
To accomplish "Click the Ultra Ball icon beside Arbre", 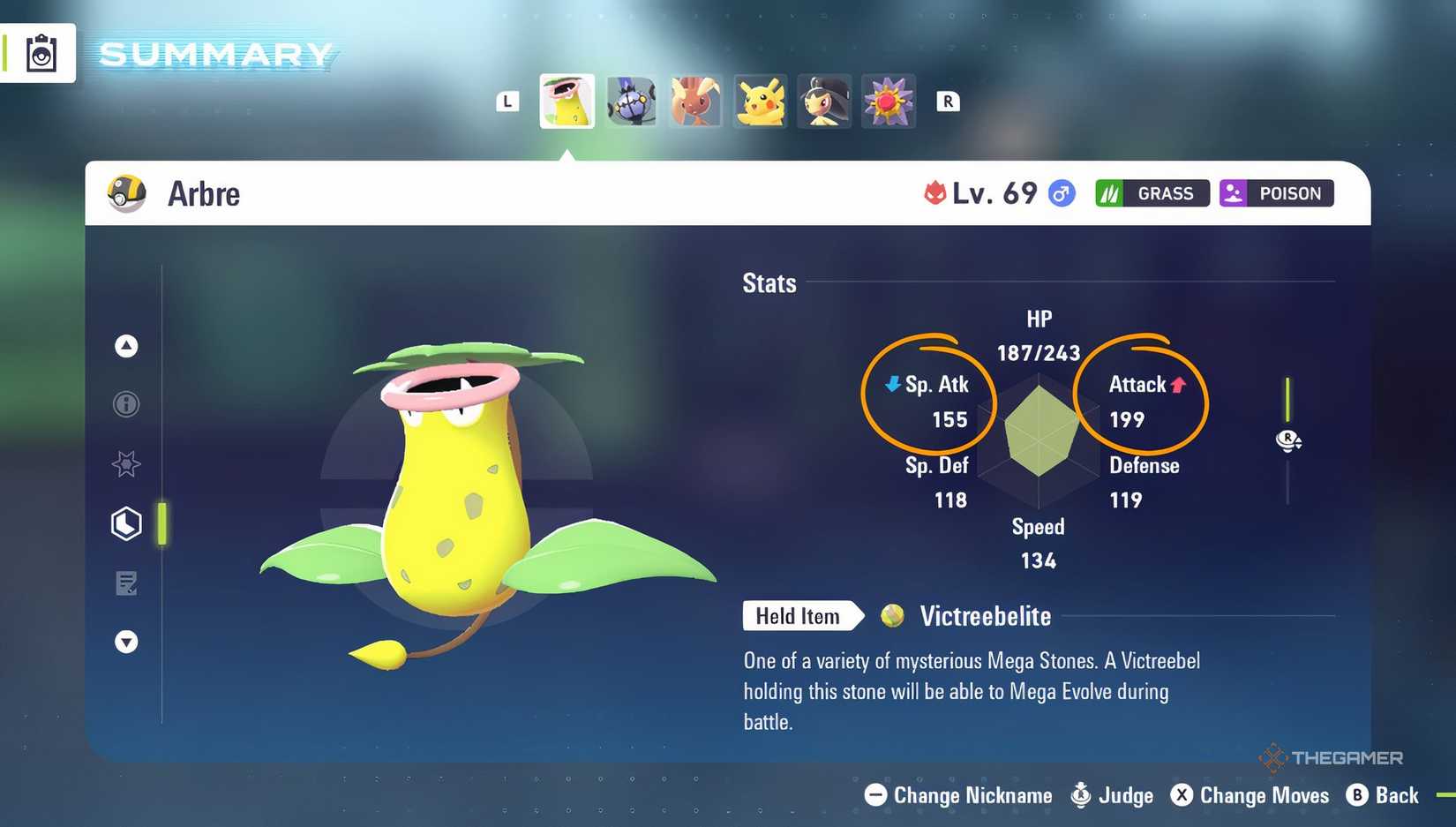I will (126, 193).
